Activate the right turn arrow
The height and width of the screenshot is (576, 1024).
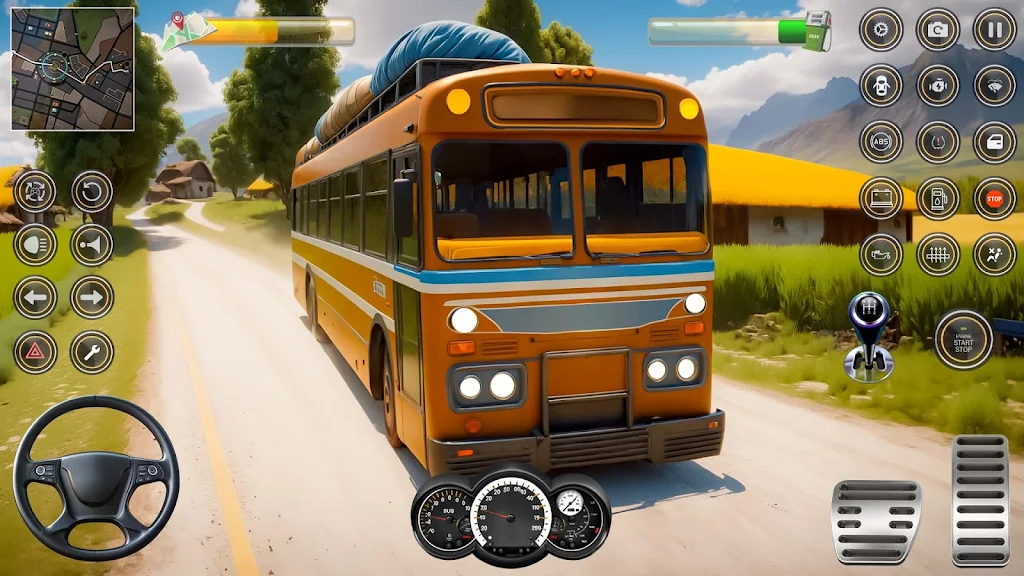[92, 297]
